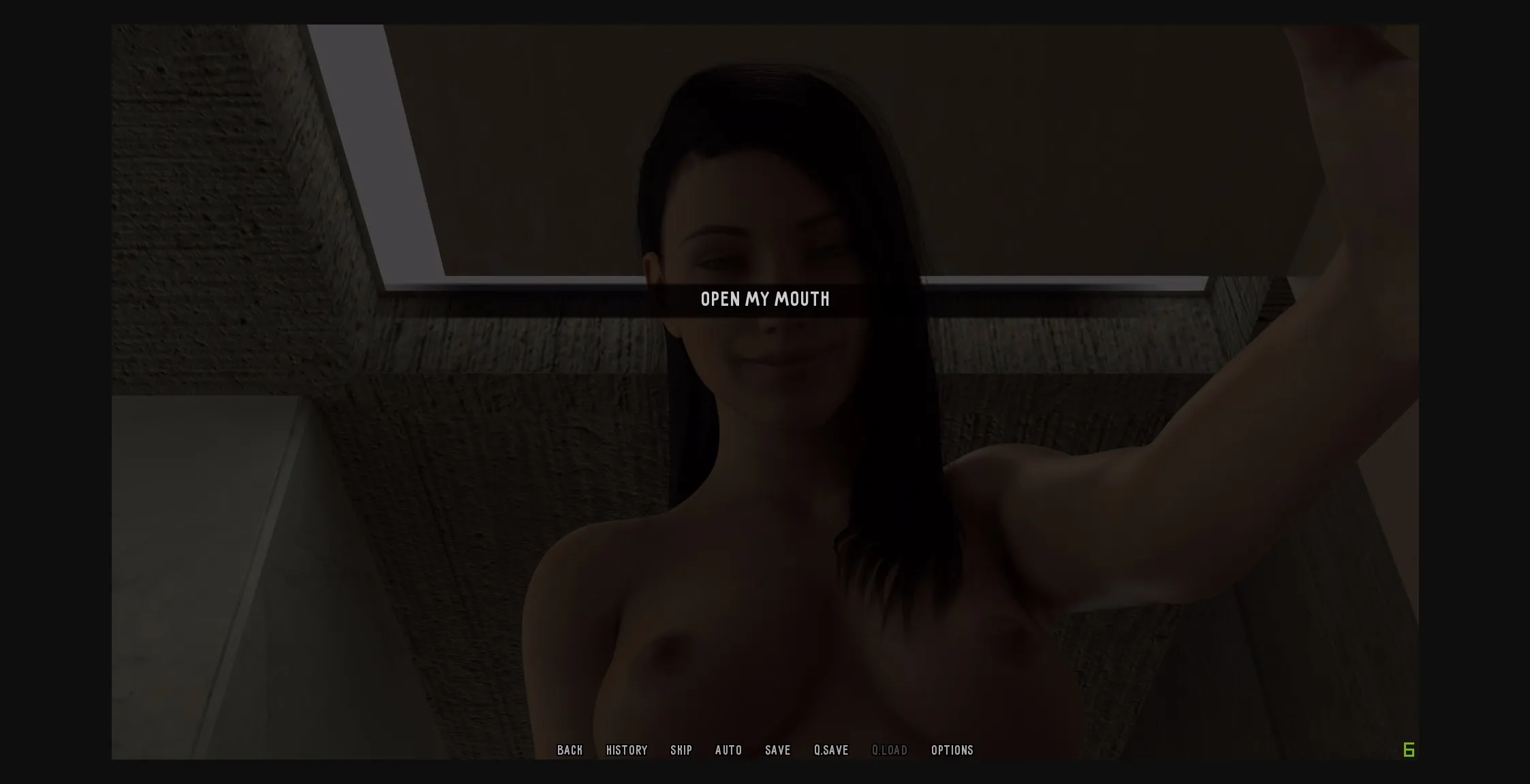1530x784 pixels.
Task: Load the last quick save with Q.Load
Action: click(x=890, y=750)
